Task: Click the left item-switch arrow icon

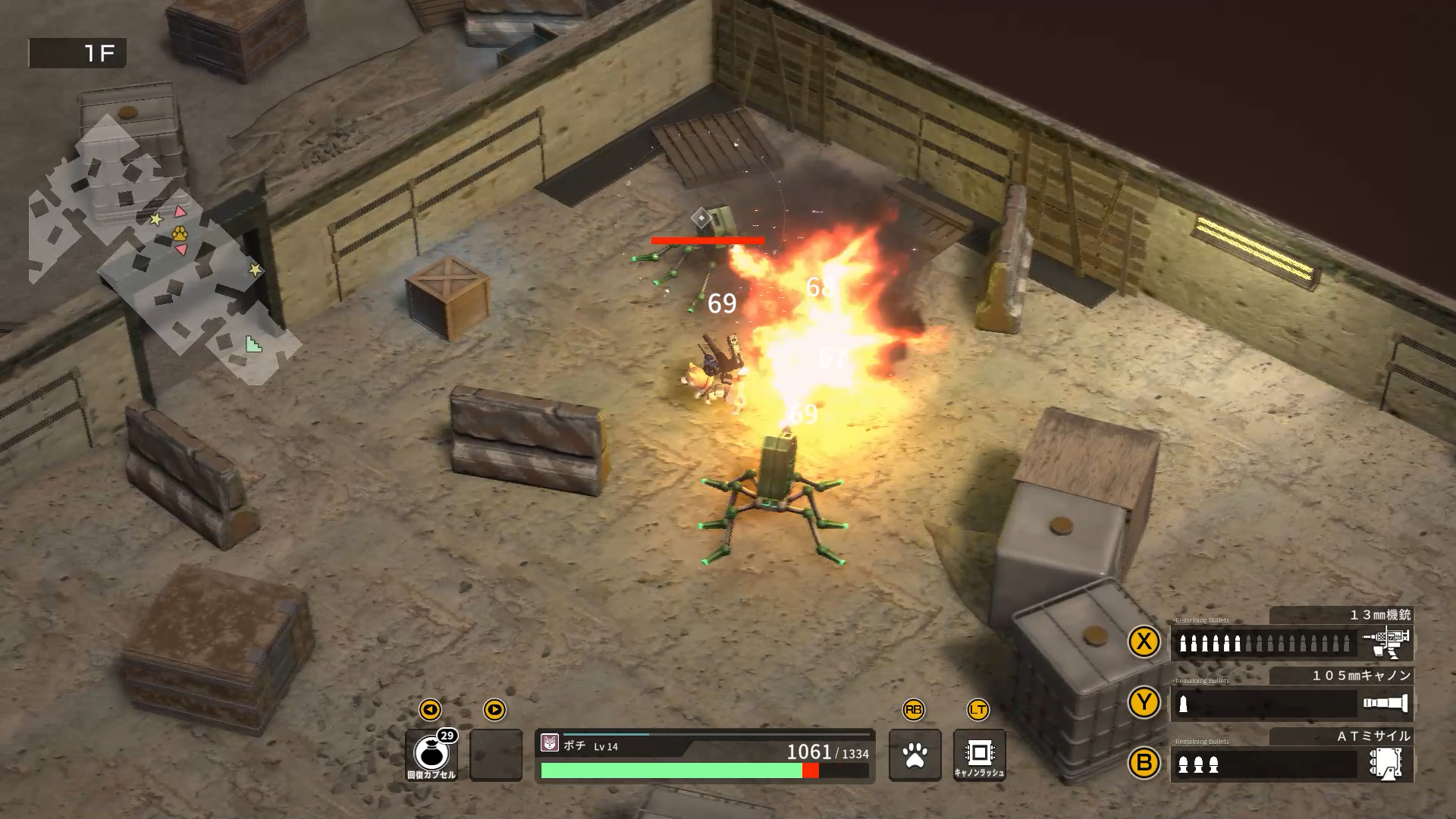Action: (x=431, y=711)
